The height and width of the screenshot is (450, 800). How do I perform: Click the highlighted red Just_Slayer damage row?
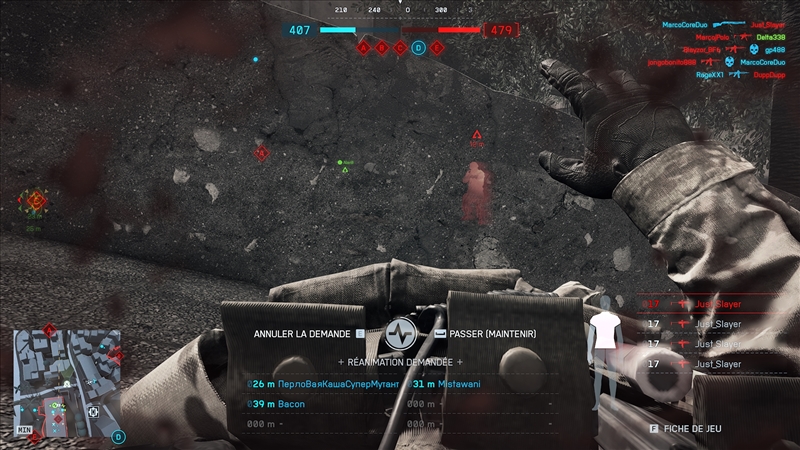[x=718, y=302]
